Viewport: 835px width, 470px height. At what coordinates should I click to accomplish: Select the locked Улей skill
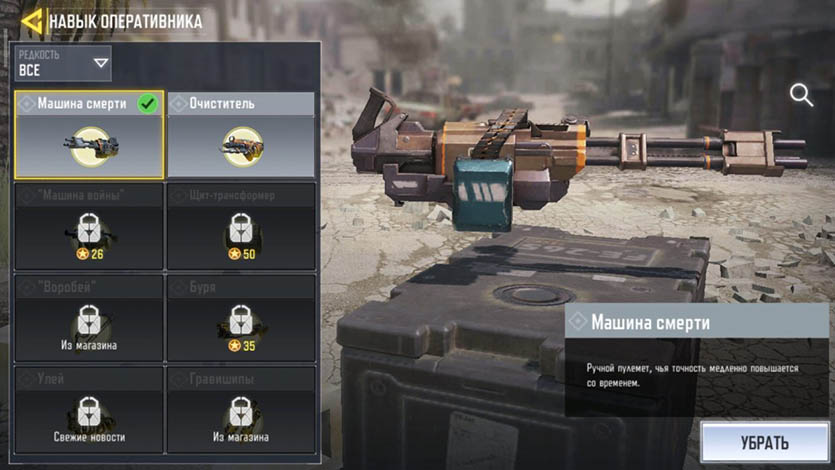pos(89,410)
